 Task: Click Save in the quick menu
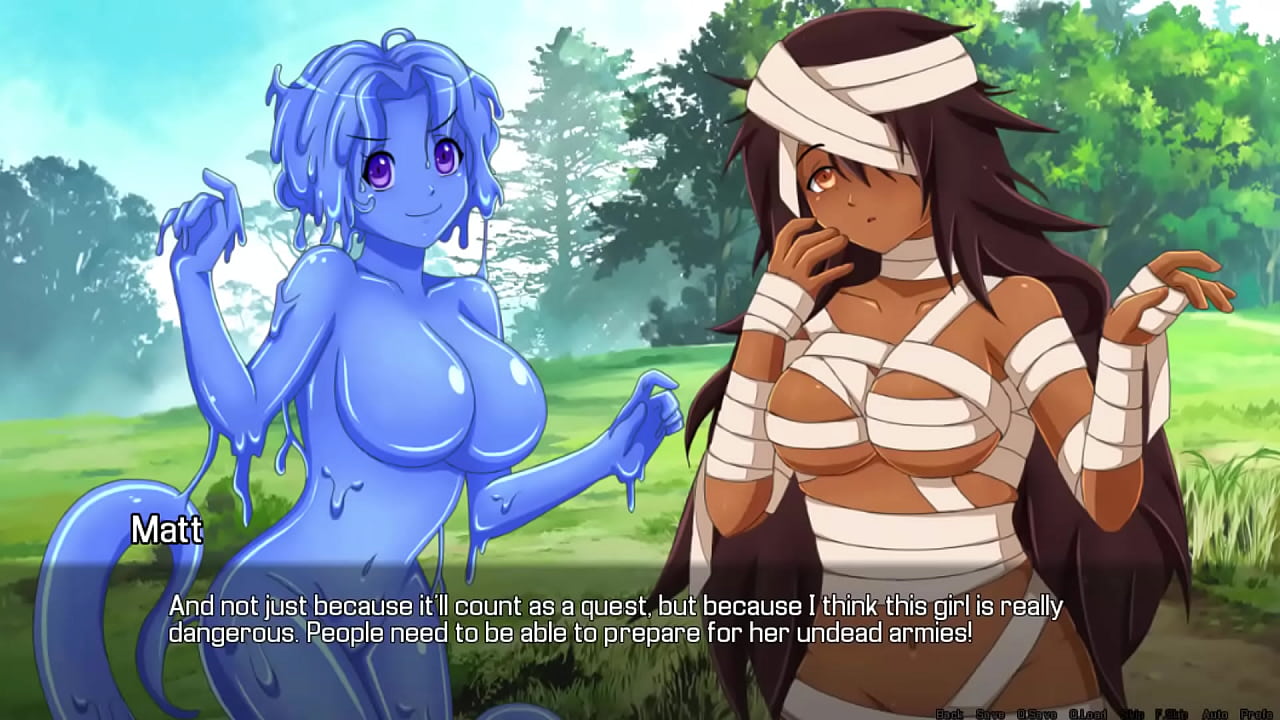click(990, 713)
